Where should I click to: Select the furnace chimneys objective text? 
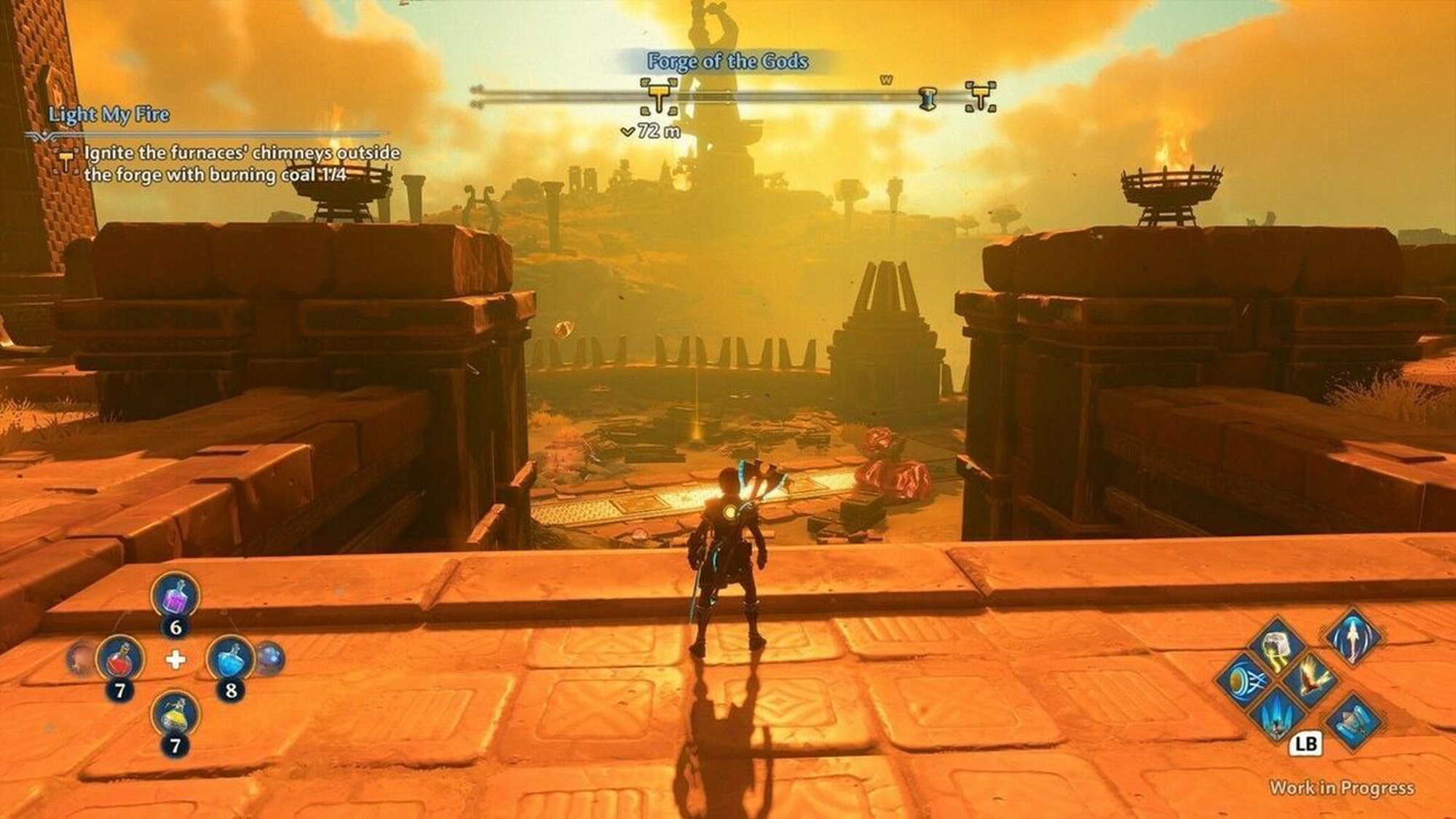pyautogui.click(x=242, y=164)
